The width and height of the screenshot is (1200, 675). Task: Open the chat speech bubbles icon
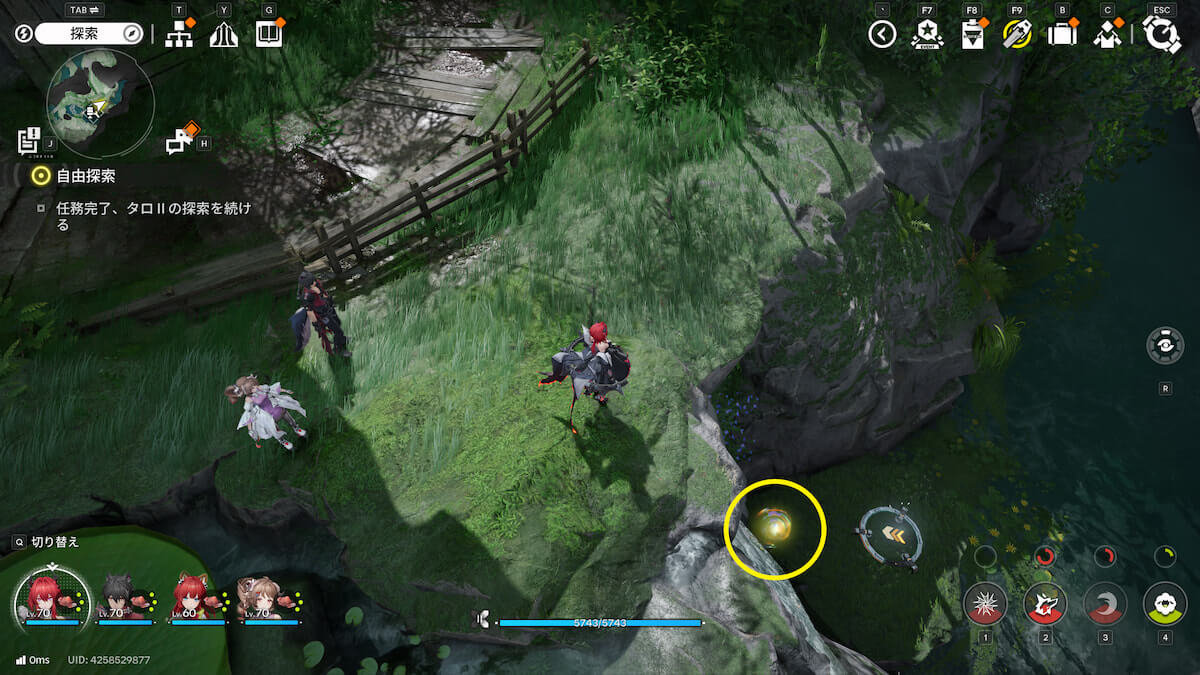tap(179, 142)
